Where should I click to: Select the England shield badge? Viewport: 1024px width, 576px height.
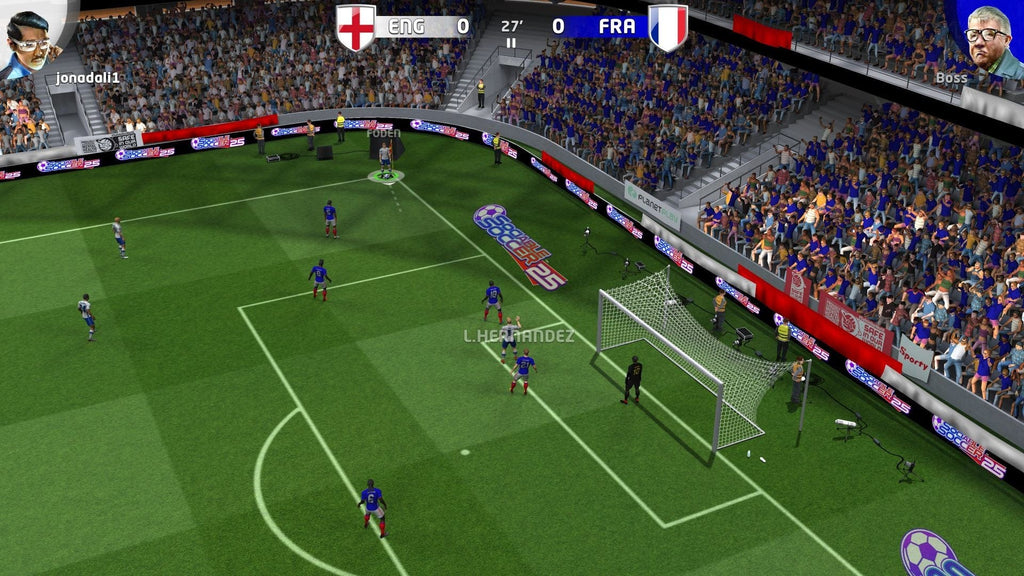point(355,27)
